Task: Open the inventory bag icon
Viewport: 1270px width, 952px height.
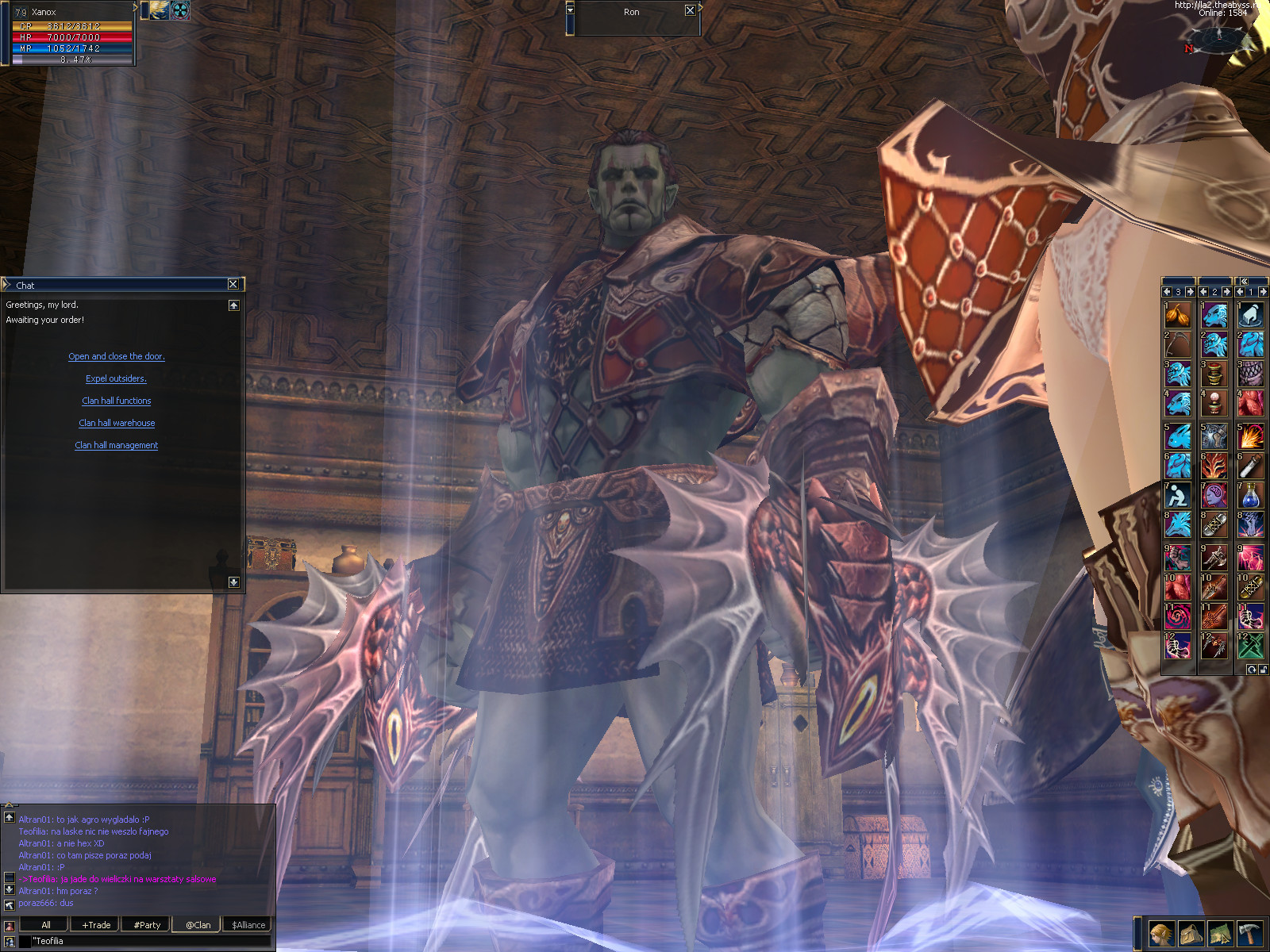Action: point(1191,933)
